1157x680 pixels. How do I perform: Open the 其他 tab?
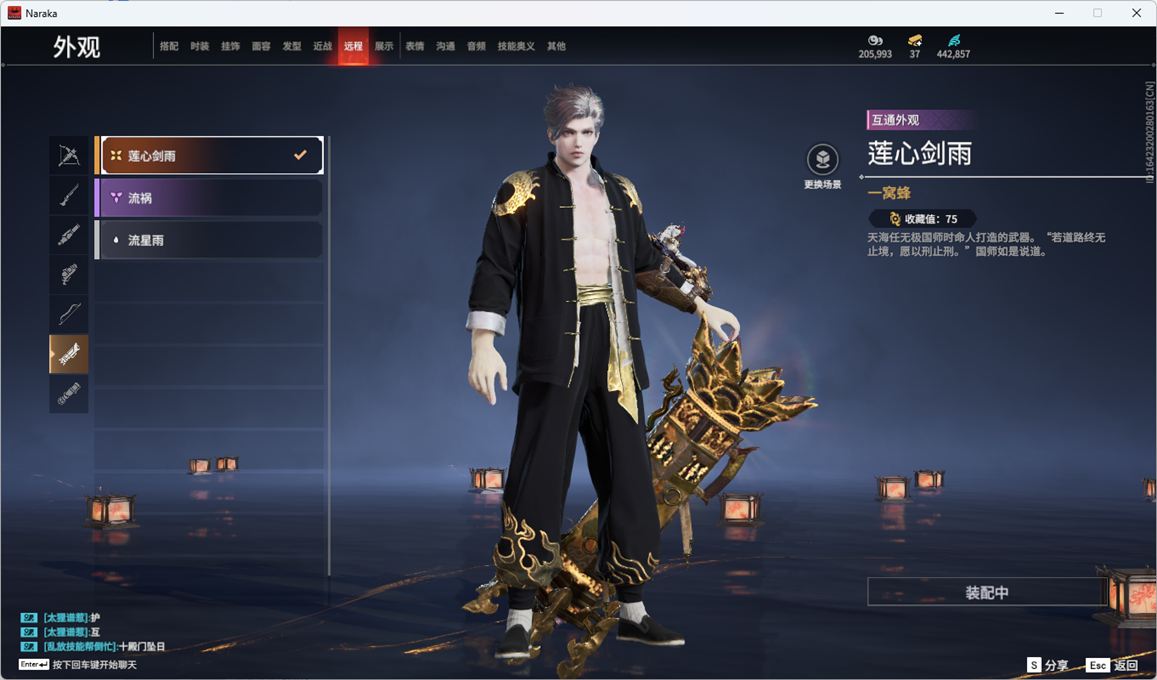coord(556,46)
